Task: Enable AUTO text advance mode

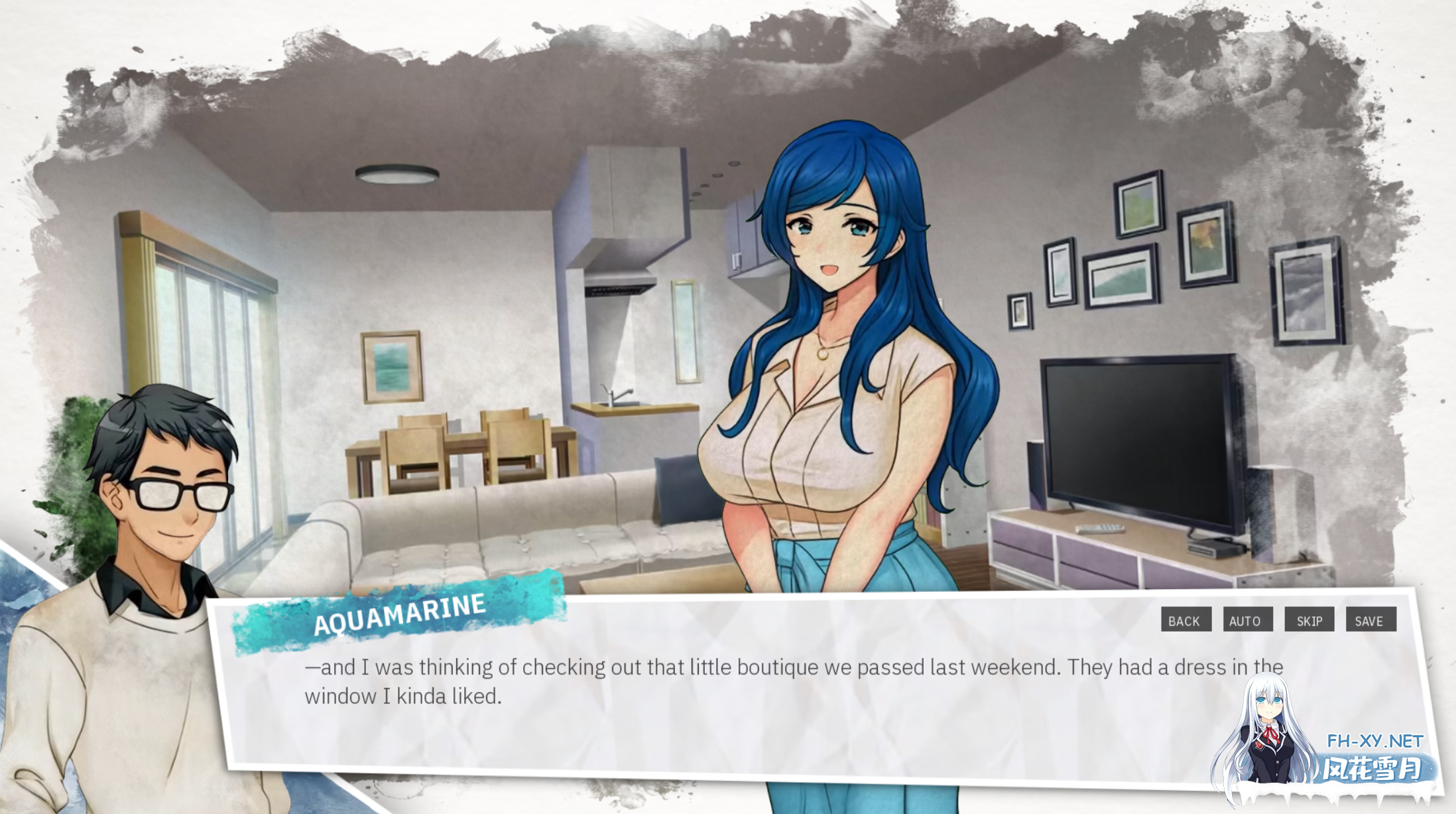Action: (x=1247, y=621)
